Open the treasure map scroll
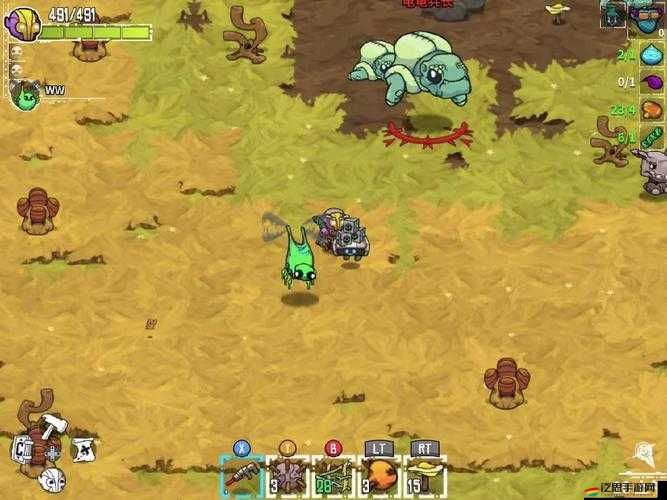Viewport: 667px width, 500px height. pos(84,451)
